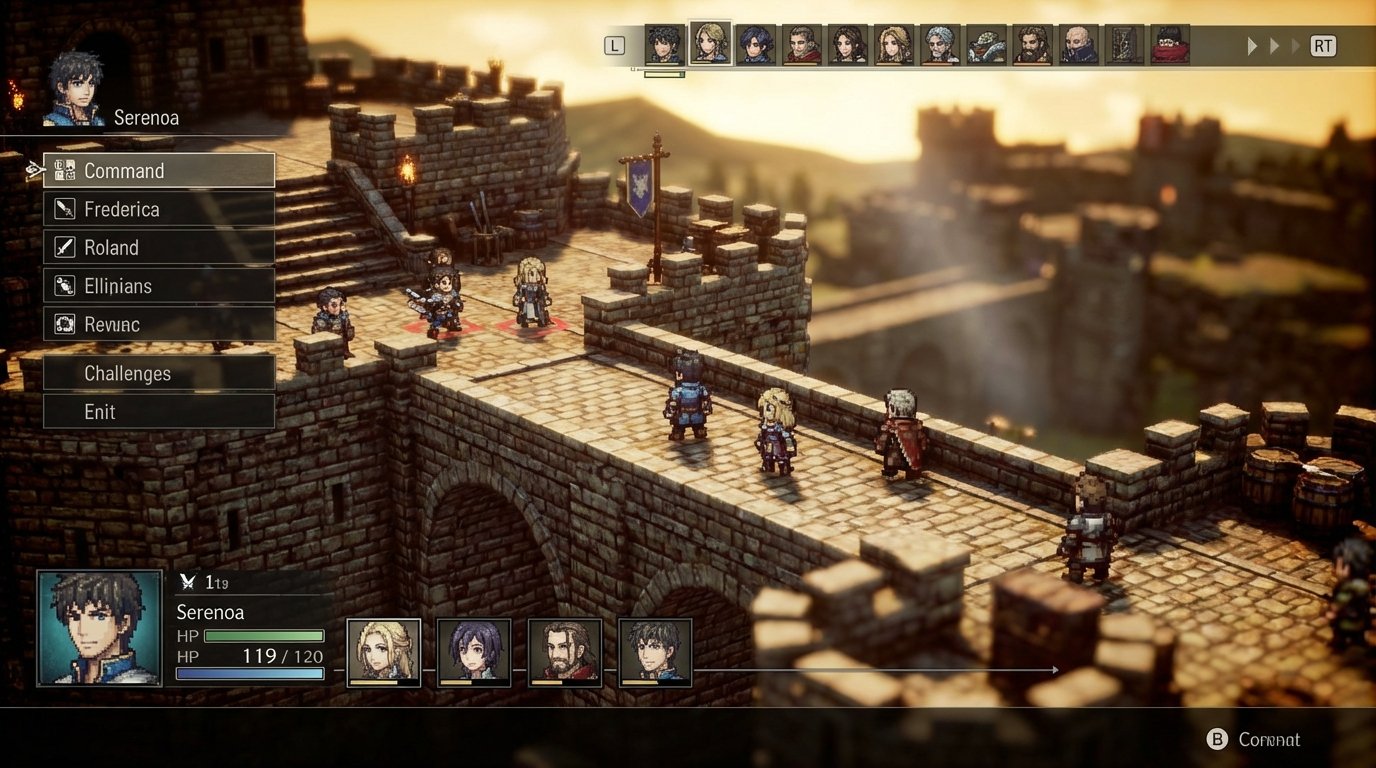
Task: Click the first right-facing arrow after the portraits
Action: 1252,45
